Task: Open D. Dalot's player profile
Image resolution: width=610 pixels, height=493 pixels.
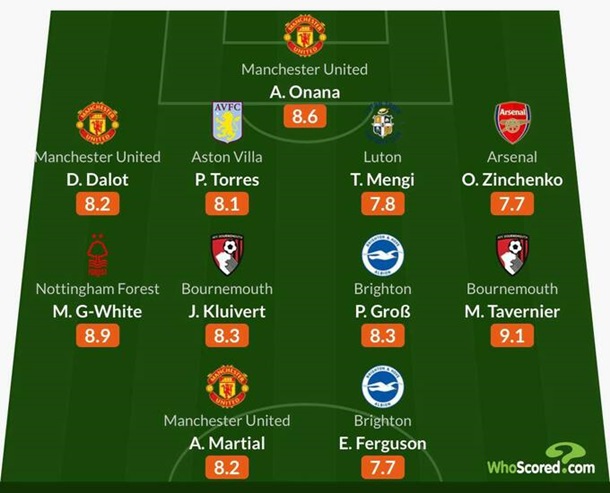Action: tap(97, 179)
